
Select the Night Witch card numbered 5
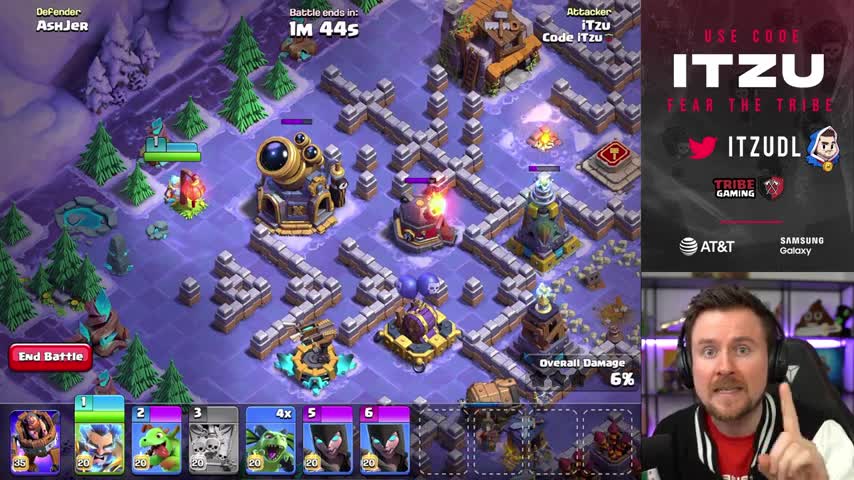pos(328,440)
